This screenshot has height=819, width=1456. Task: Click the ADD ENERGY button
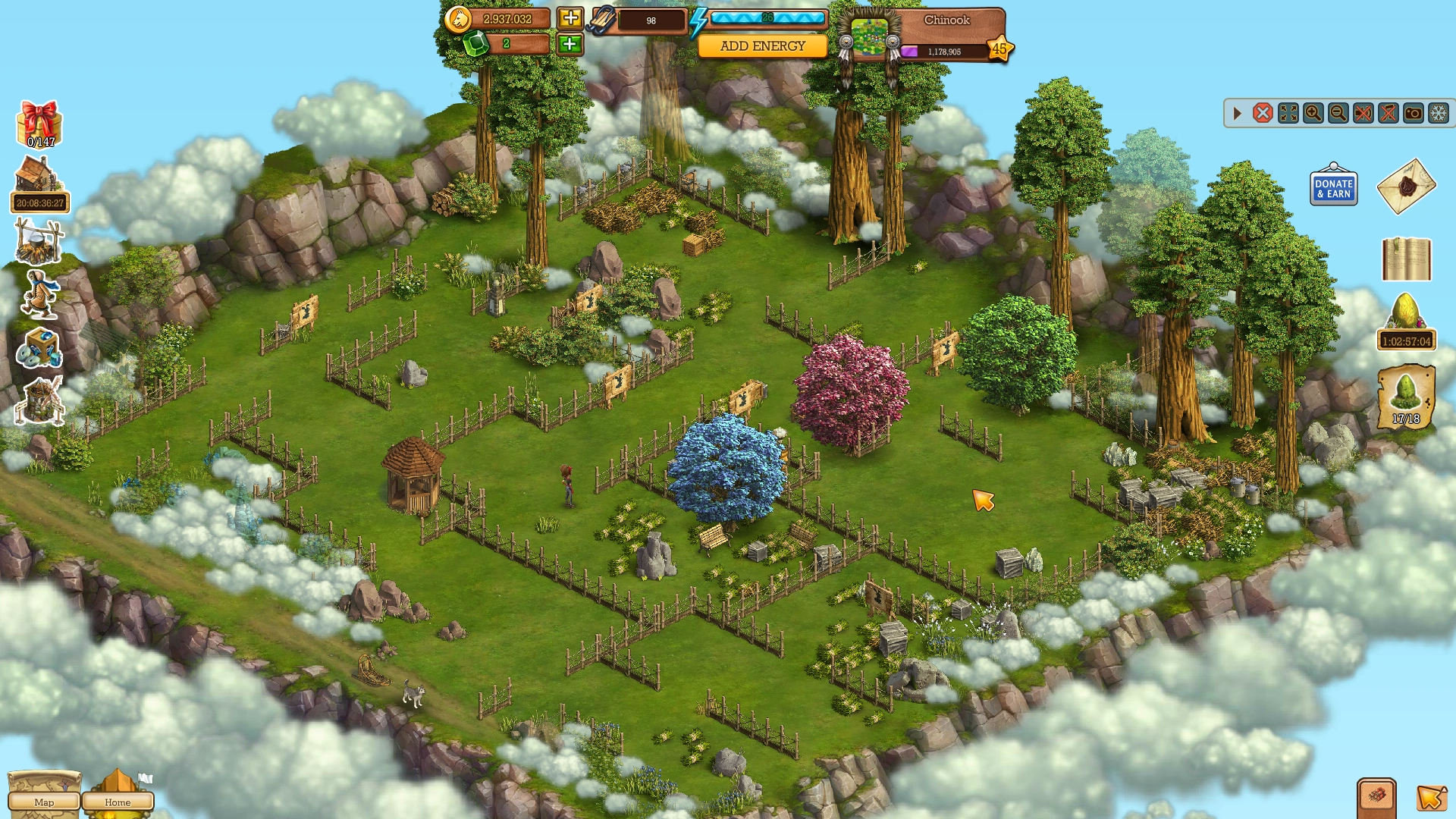point(762,46)
